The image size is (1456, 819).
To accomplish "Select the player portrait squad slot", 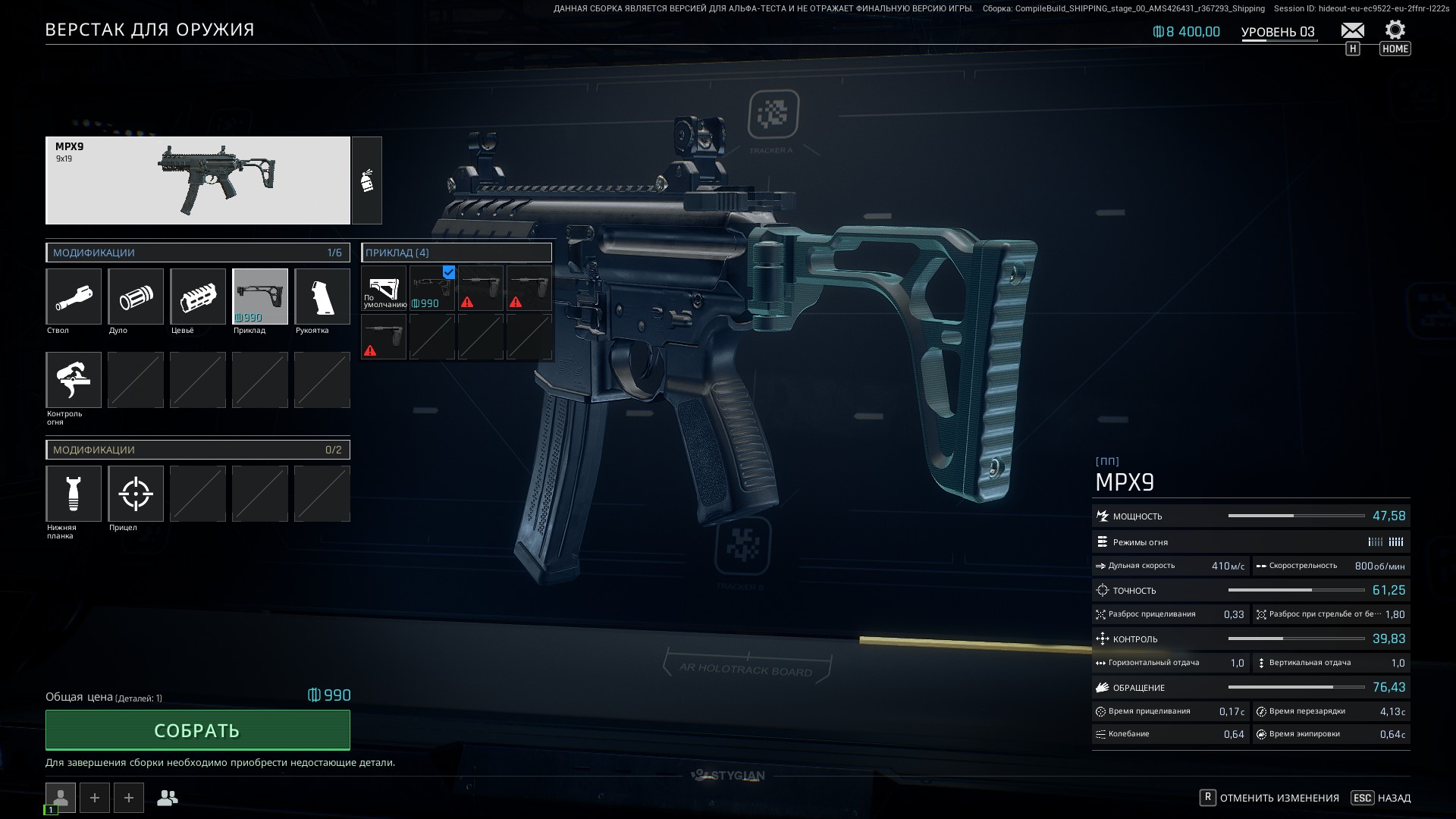I will click(61, 797).
